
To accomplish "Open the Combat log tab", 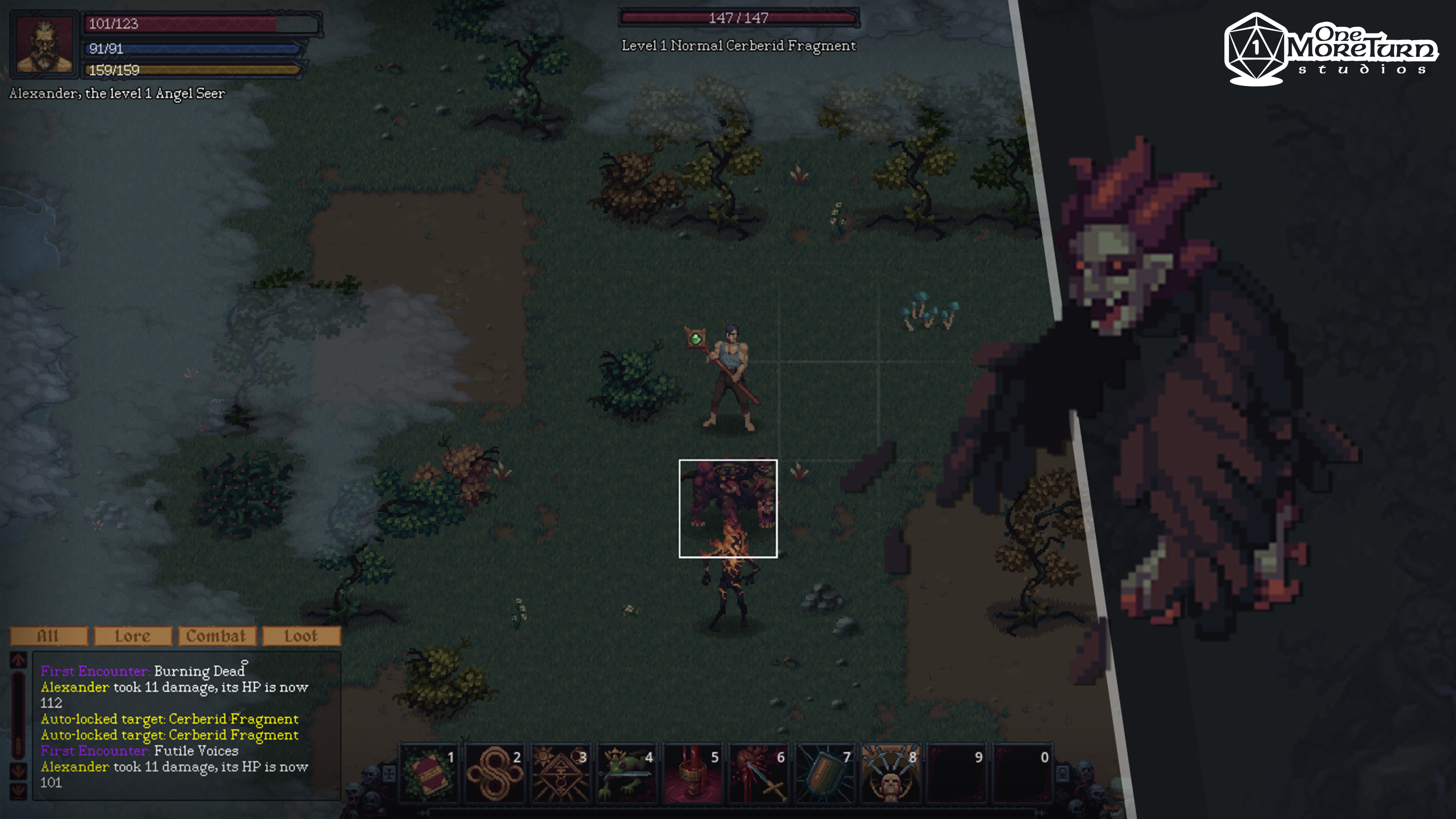I will tap(217, 636).
